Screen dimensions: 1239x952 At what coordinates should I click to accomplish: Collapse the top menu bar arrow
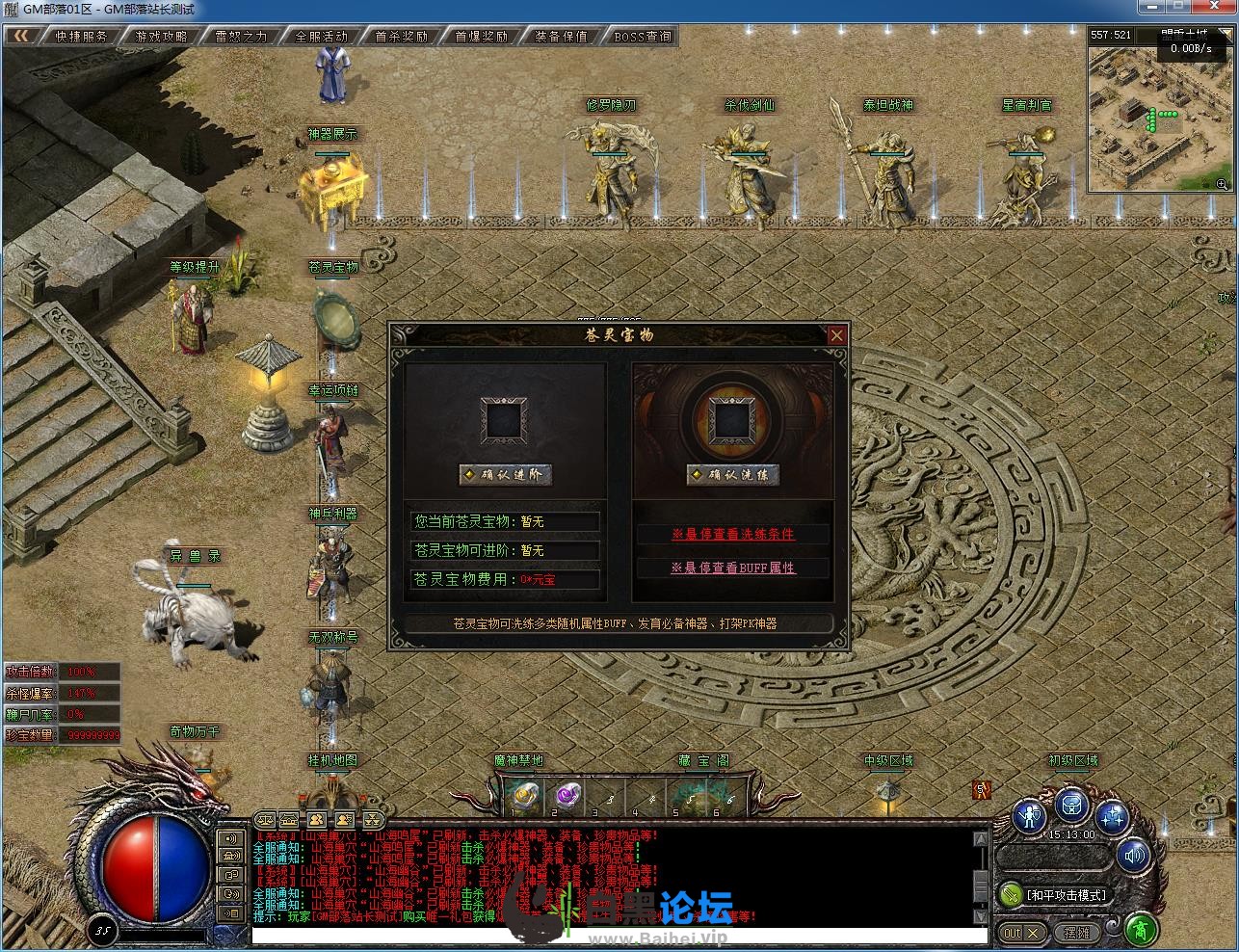click(x=22, y=37)
